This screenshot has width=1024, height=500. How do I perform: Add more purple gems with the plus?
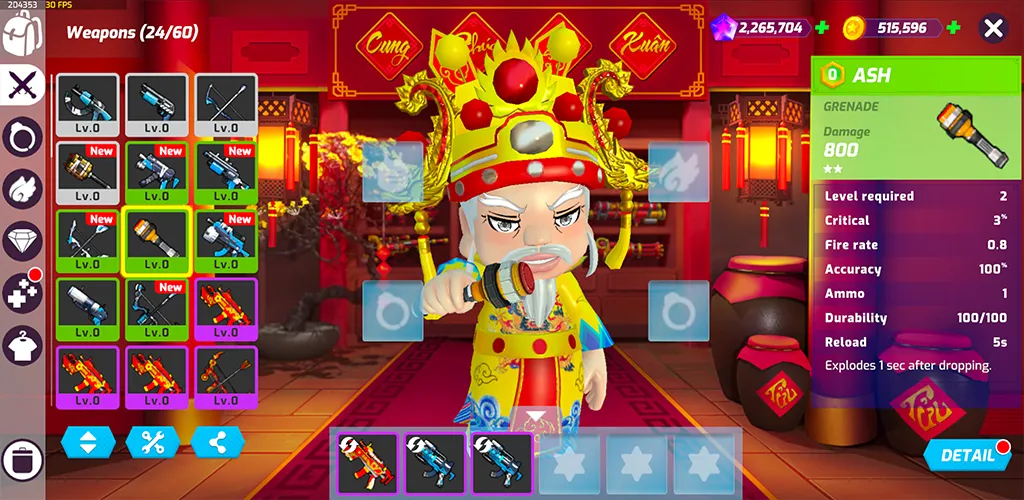[822, 28]
